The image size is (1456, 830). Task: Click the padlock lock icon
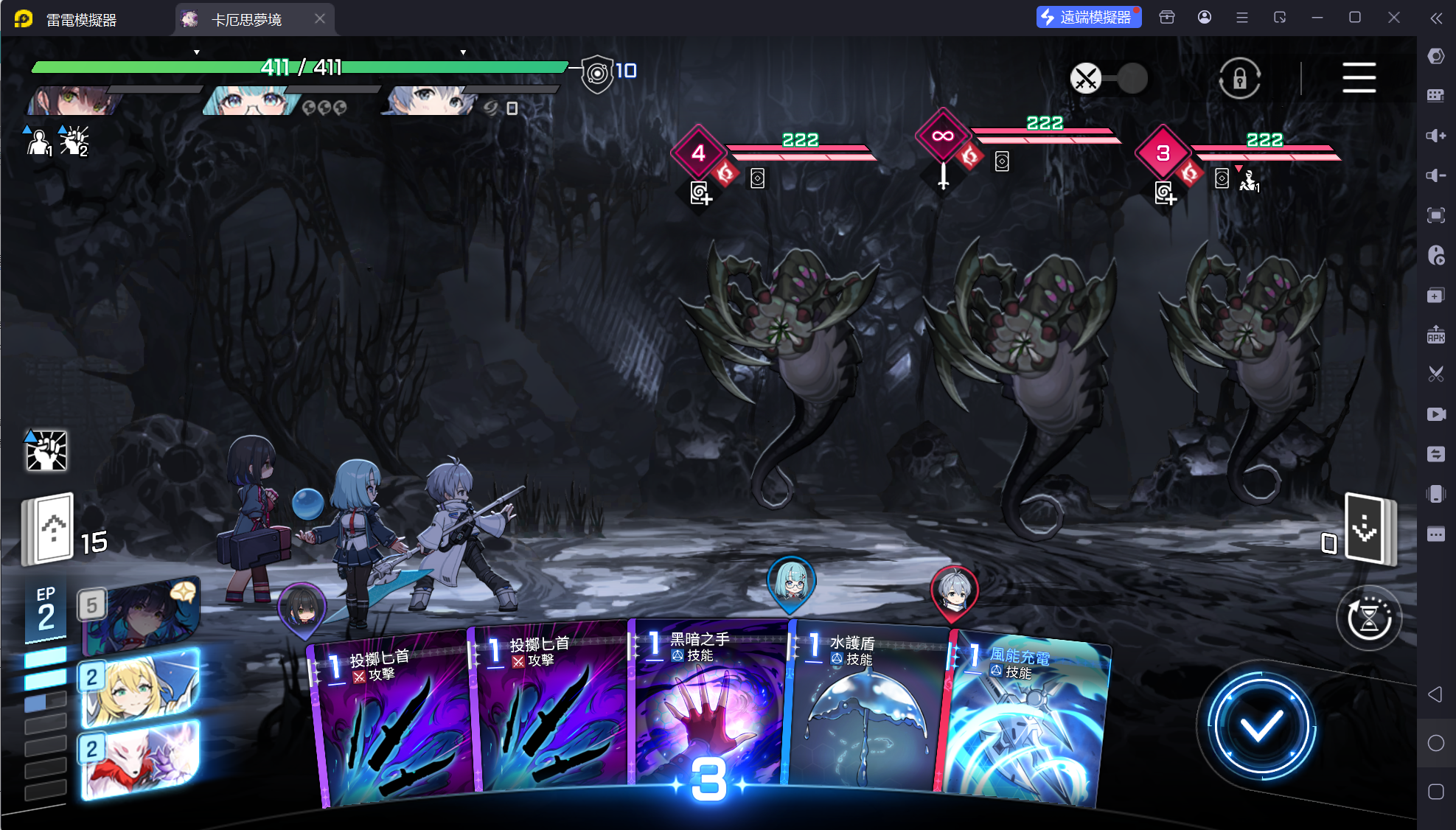point(1239,78)
